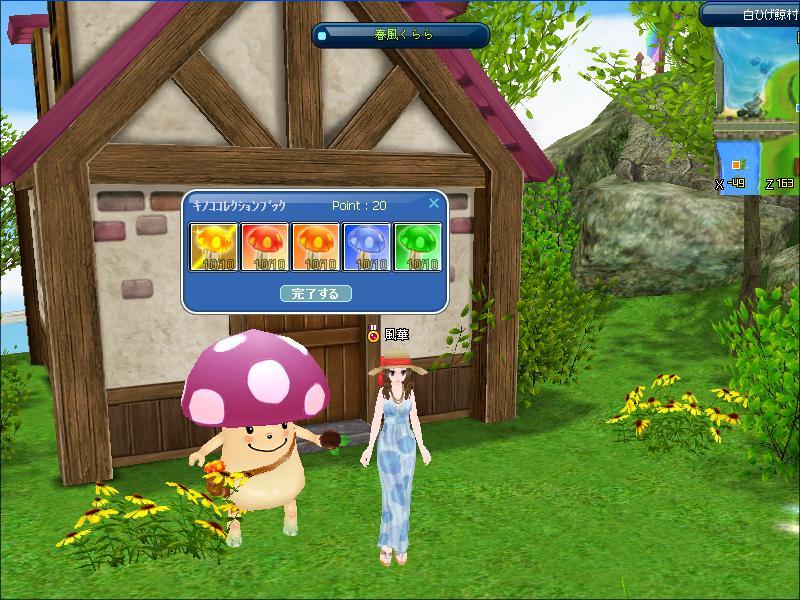Close the mushroom collection book window
This screenshot has width=800, height=600.
tap(434, 203)
